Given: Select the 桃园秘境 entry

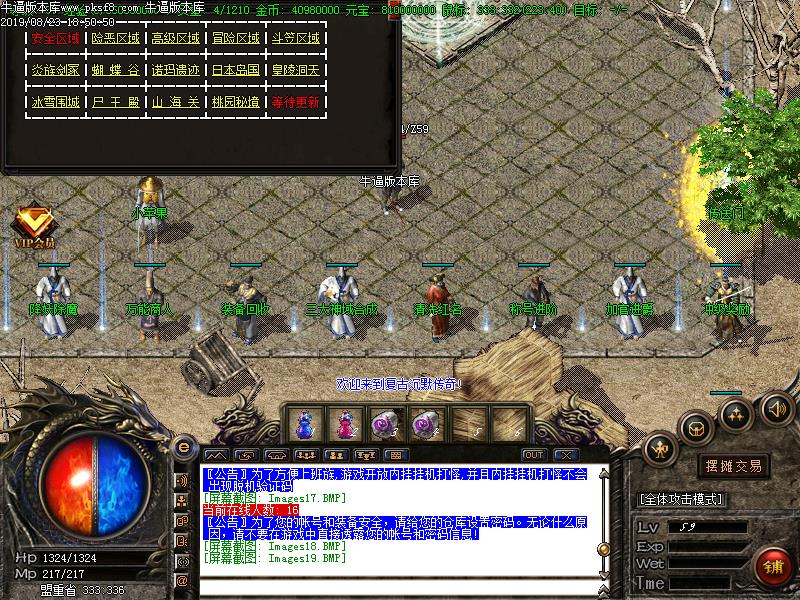Looking at the screenshot, I should tap(236, 103).
